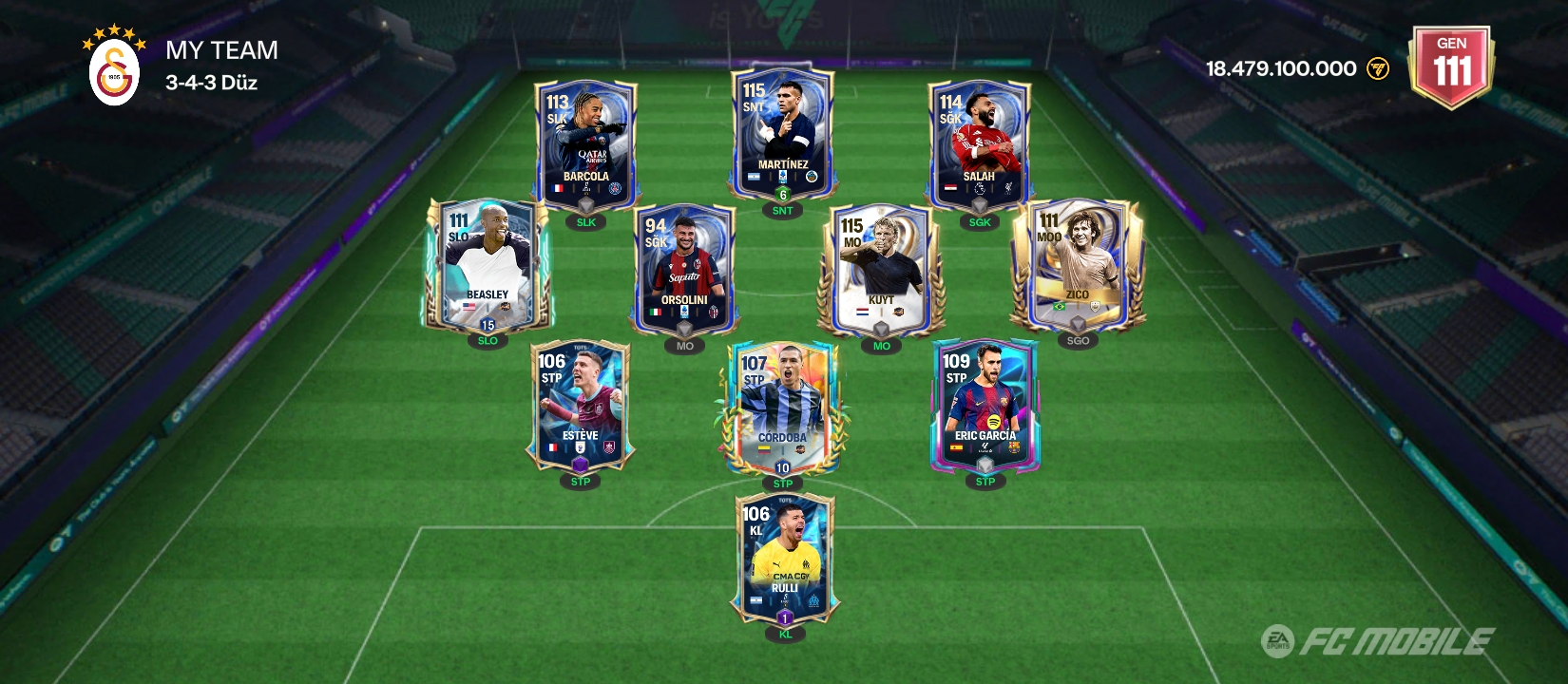Viewport: 1568px width, 684px height.
Task: Open the 3-4-3 Düz formation label
Action: point(211,83)
